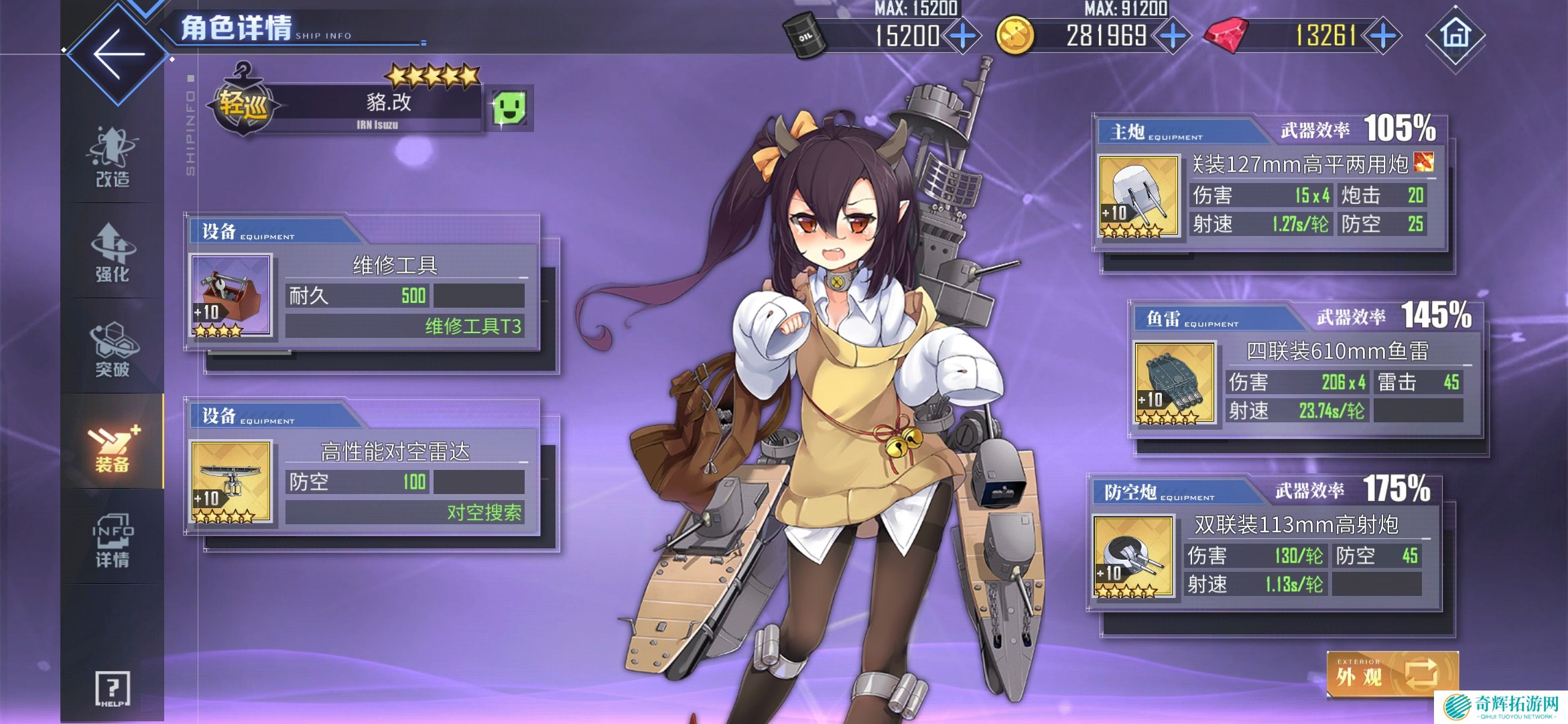
Task: Switch skin with the 外观 button
Action: pos(1392,674)
